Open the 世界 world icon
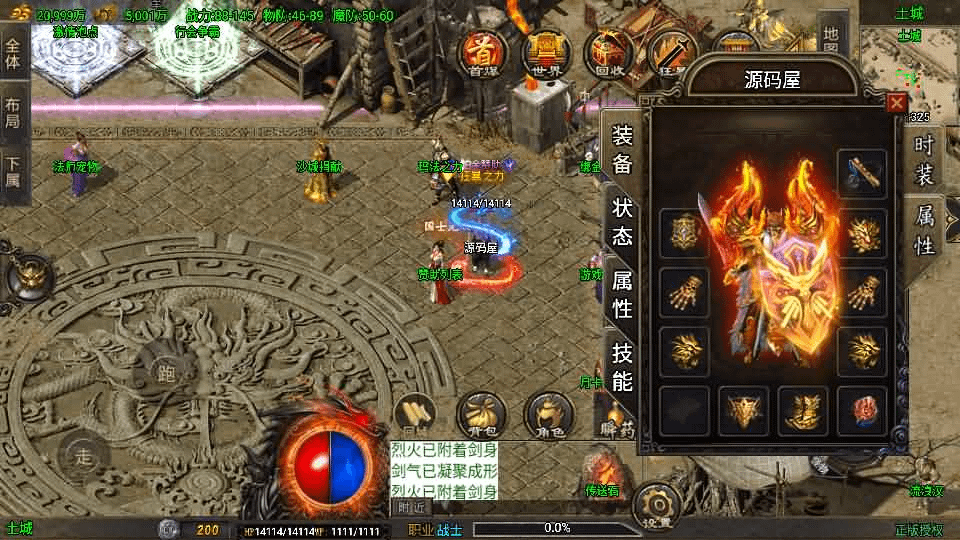The width and height of the screenshot is (960, 540). coord(543,52)
